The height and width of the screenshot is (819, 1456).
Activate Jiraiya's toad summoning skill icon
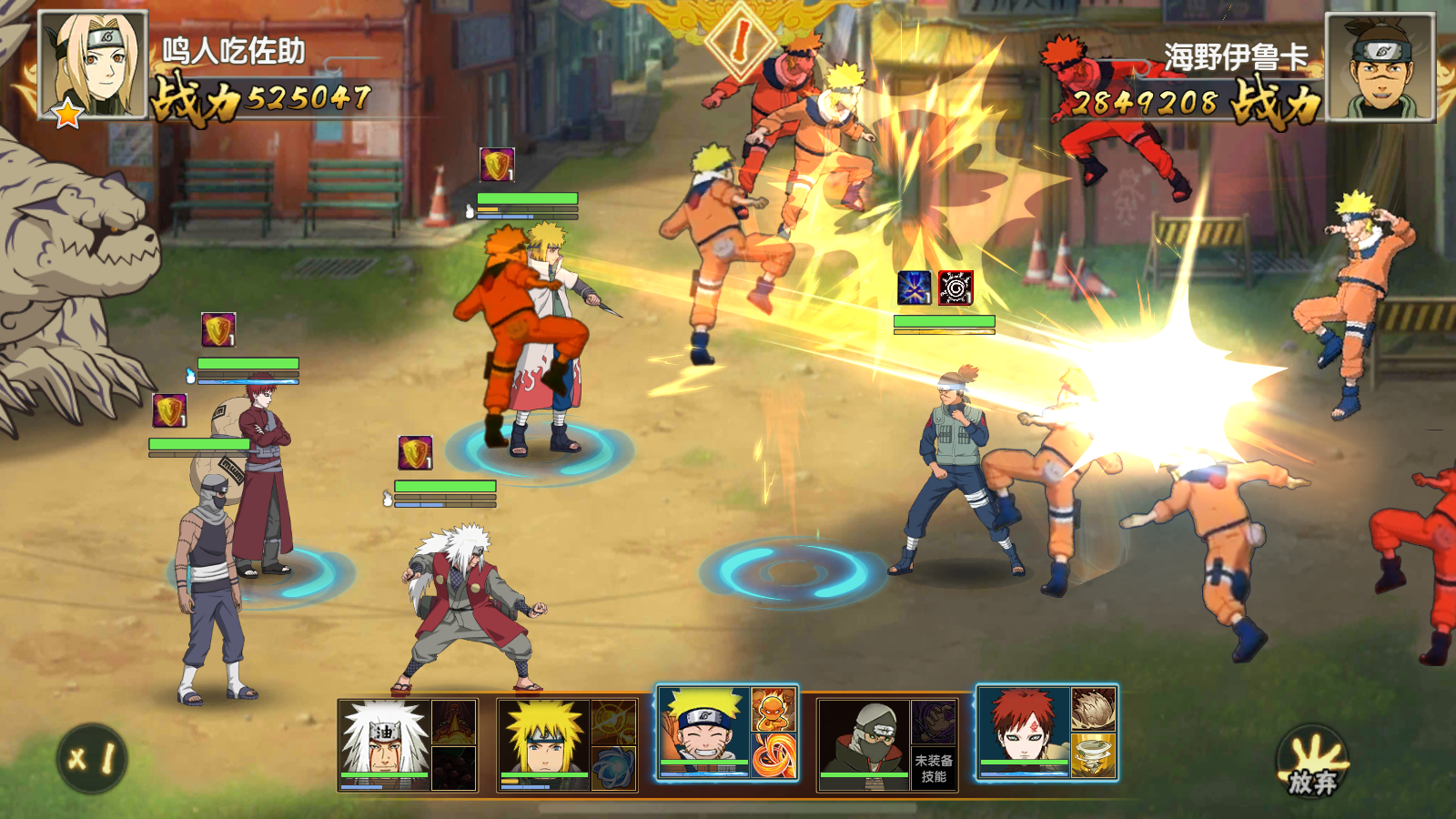pyautogui.click(x=453, y=723)
